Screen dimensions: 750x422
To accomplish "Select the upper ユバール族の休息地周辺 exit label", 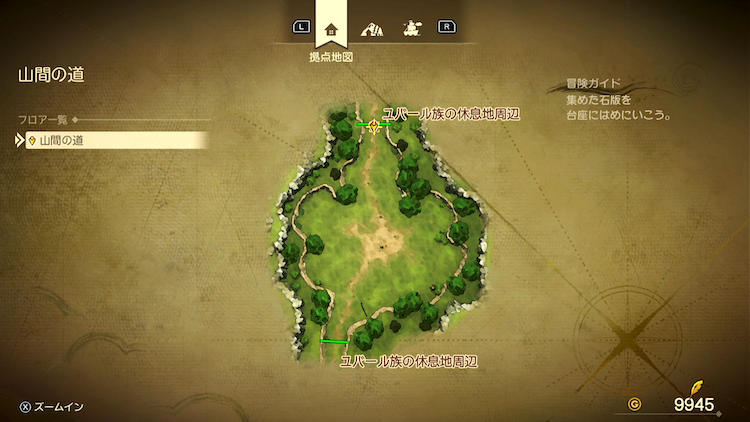I will coord(452,114).
